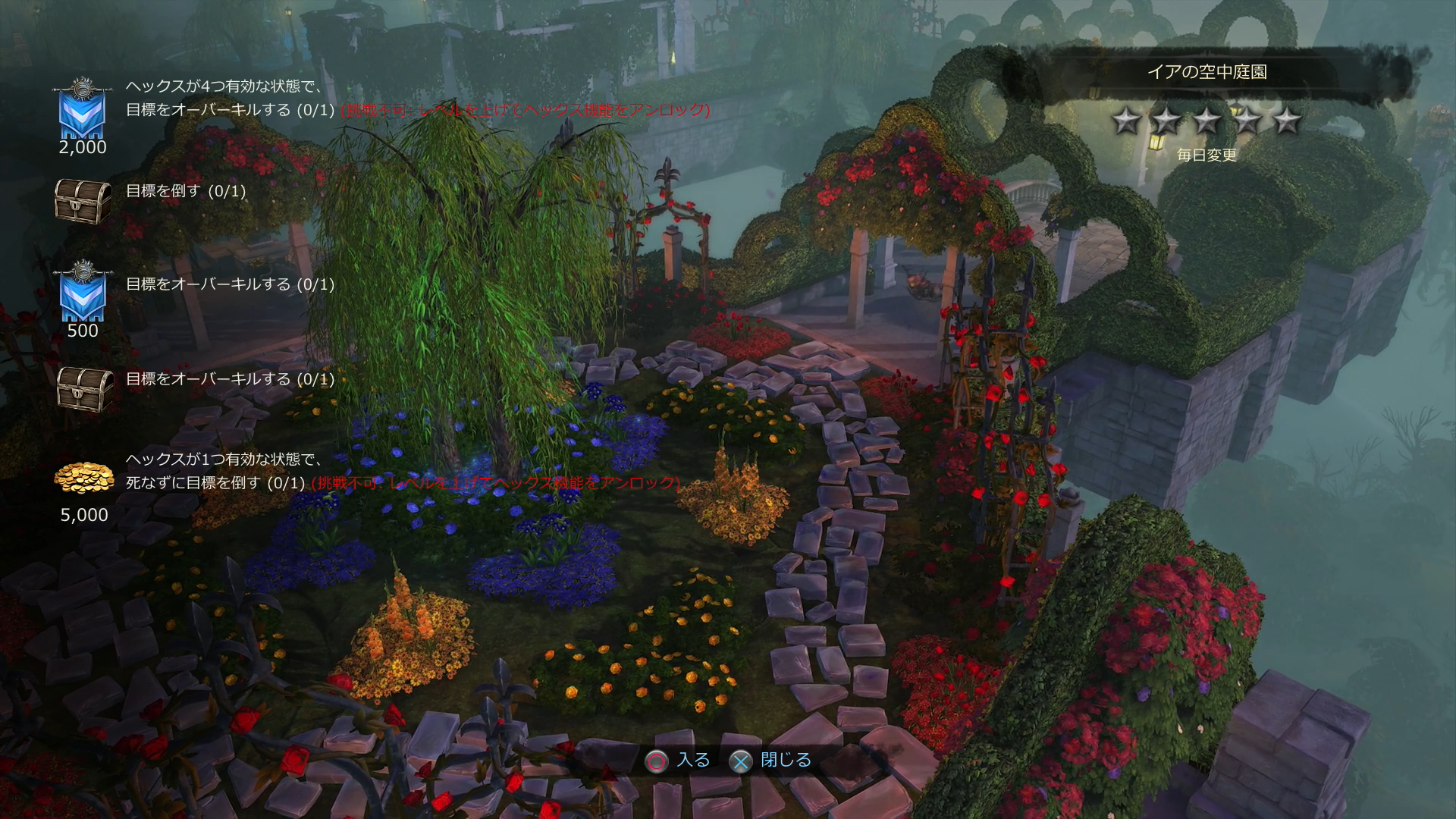
Task: Select the 目標を倒す treasure chest challenge
Action: (186, 191)
